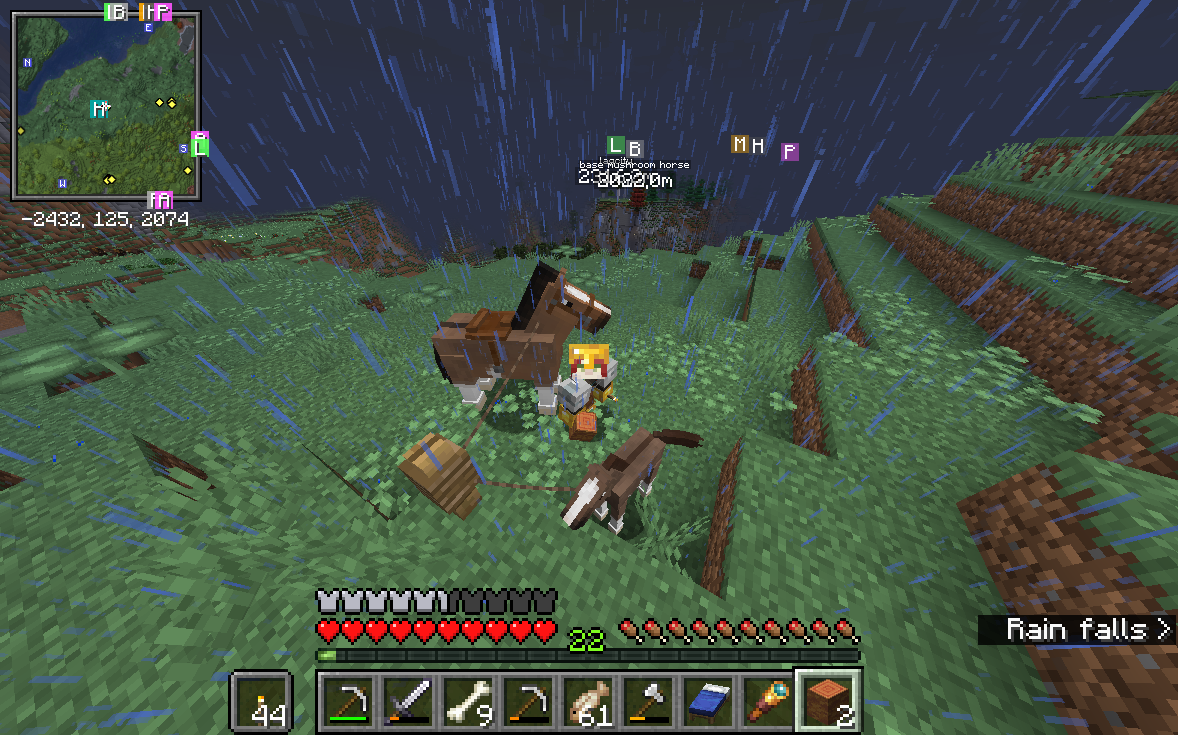Pick the stack of 61 raw fish
The height and width of the screenshot is (735, 1178).
point(588,701)
